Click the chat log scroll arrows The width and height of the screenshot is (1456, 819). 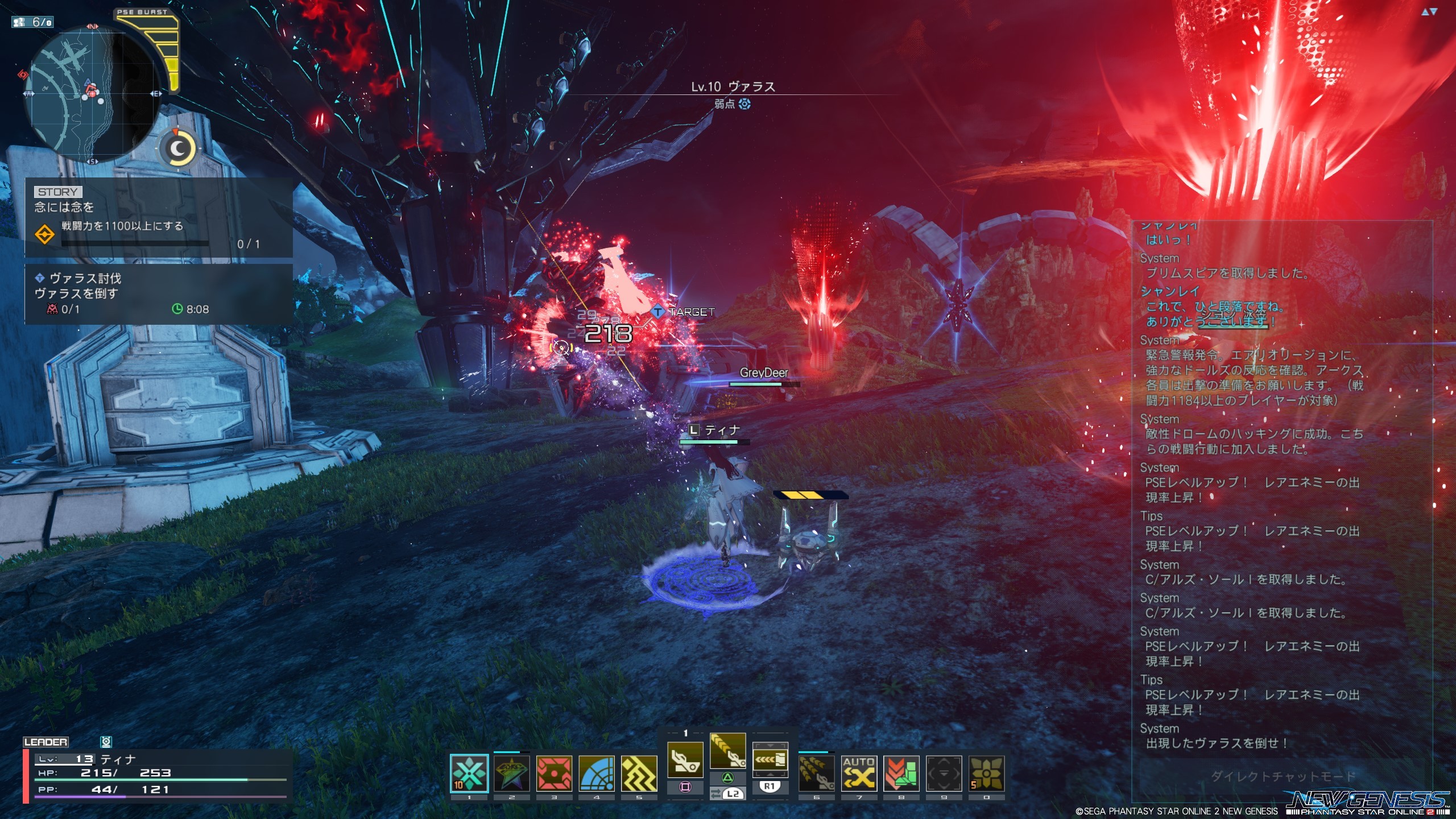pyautogui.click(x=1429, y=12)
